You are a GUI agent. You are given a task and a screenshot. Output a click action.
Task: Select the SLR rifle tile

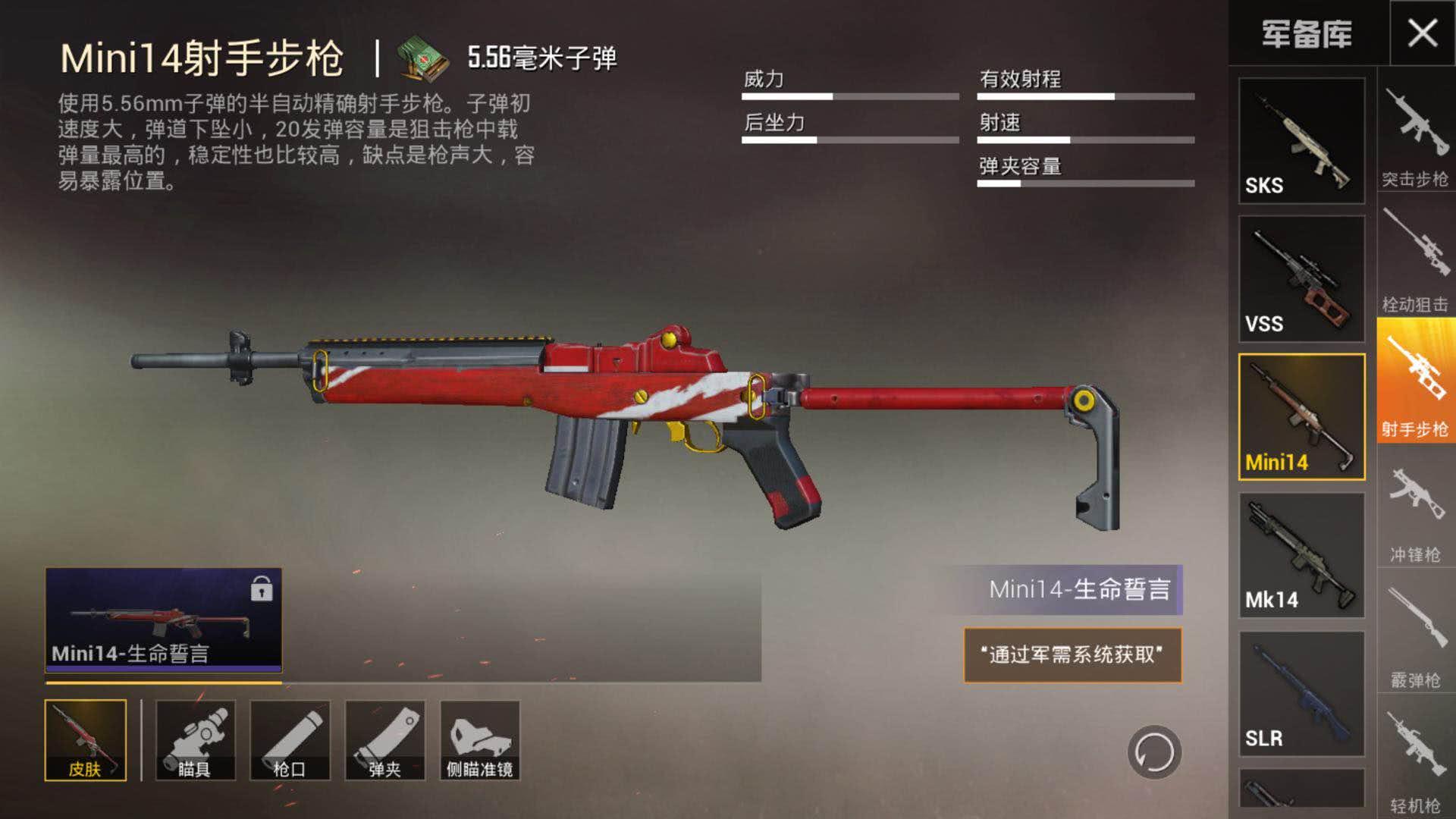[1301, 694]
